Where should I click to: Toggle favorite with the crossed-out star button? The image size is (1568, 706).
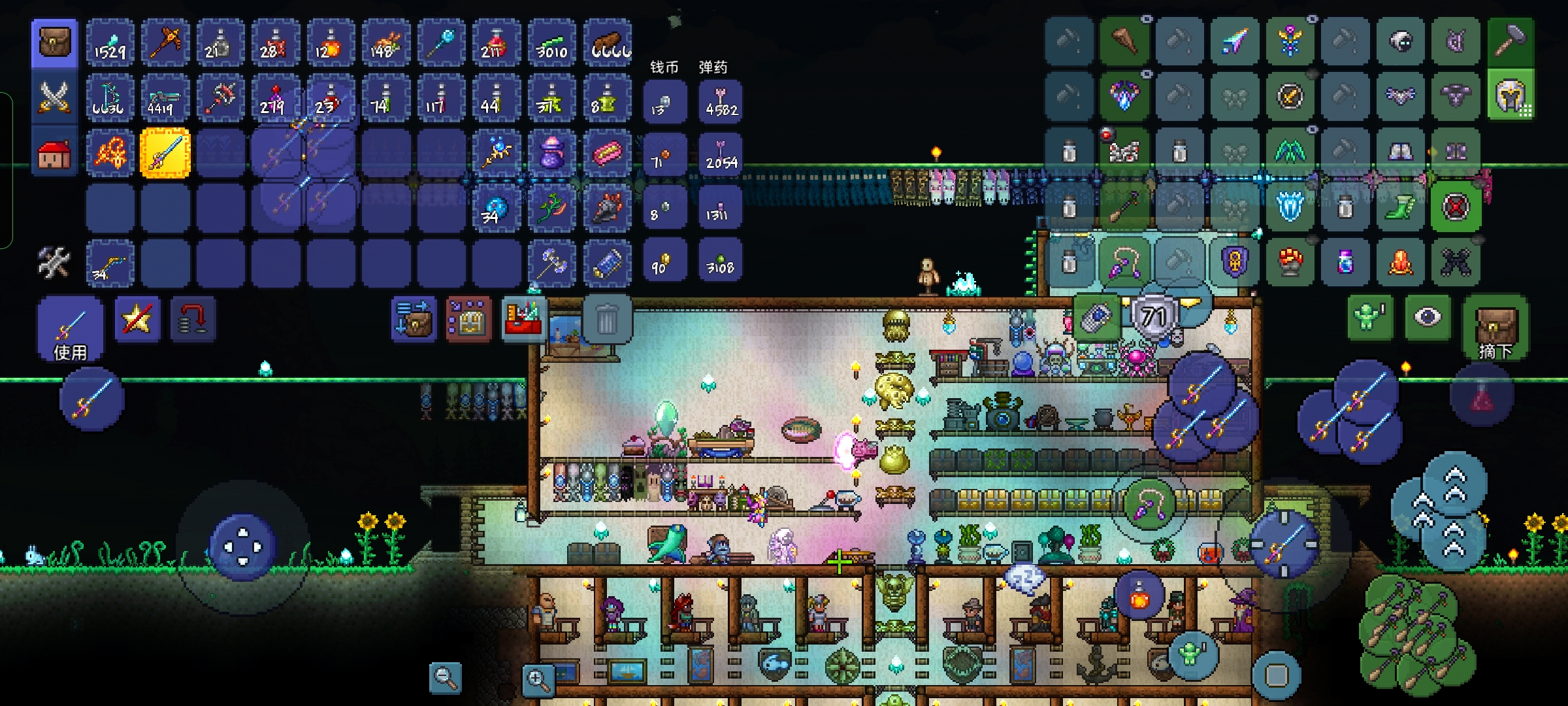tap(137, 320)
